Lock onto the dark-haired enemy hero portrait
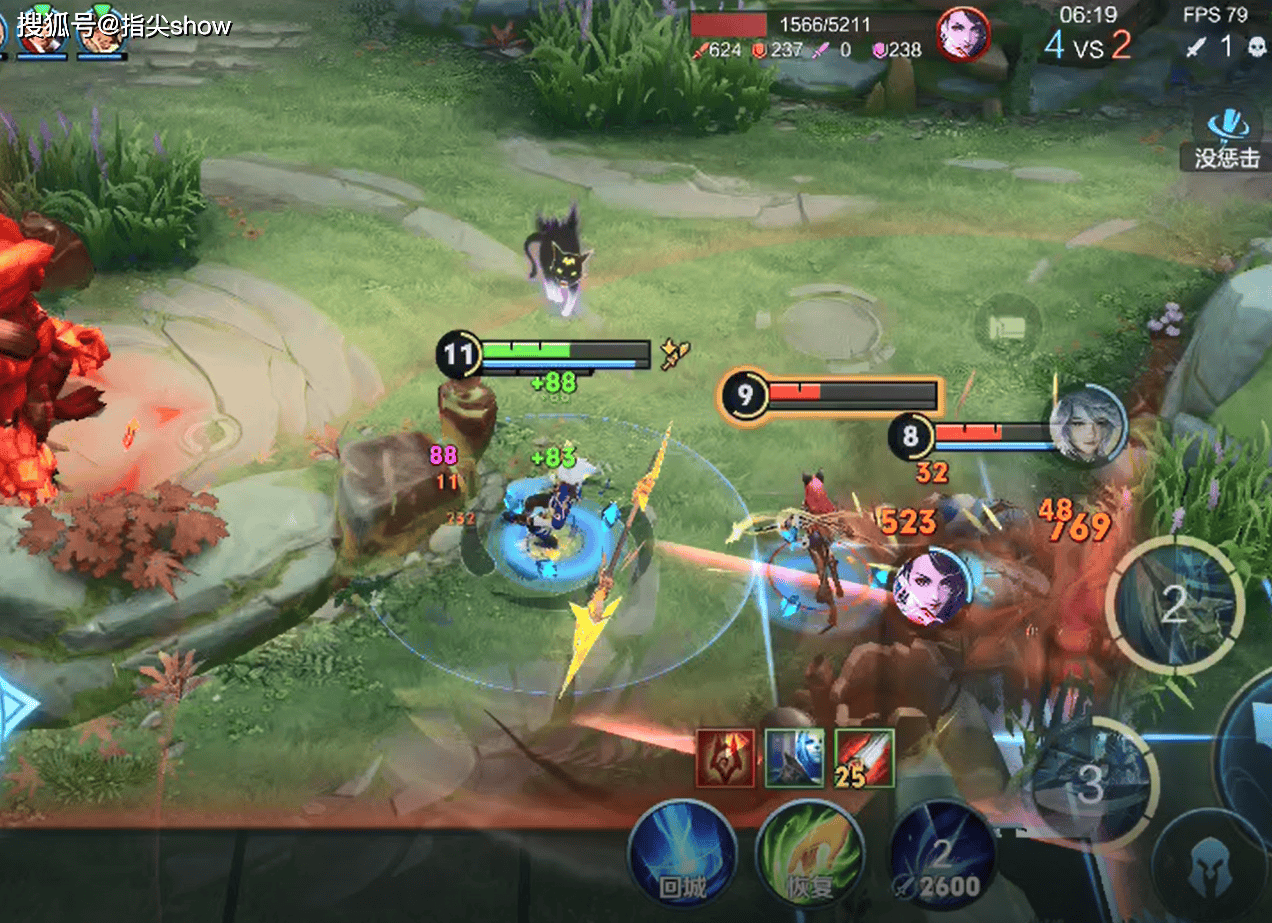Viewport: 1272px width, 923px height. (x=932, y=587)
